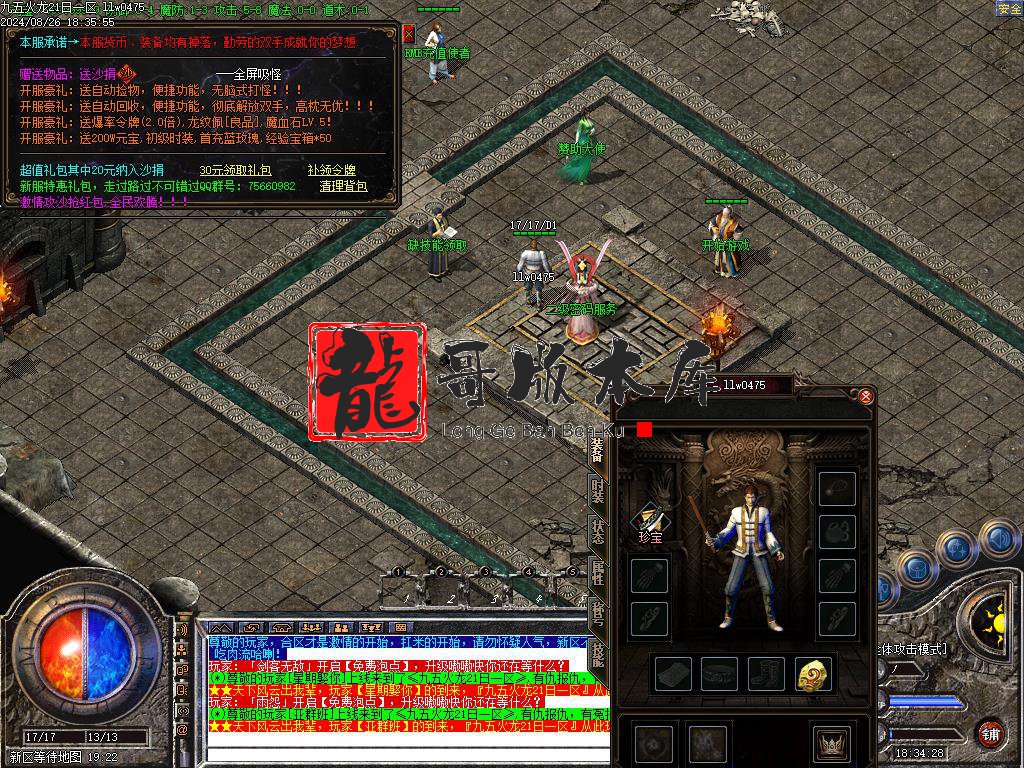
Task: Click the 补领令牌 link
Action: click(331, 170)
